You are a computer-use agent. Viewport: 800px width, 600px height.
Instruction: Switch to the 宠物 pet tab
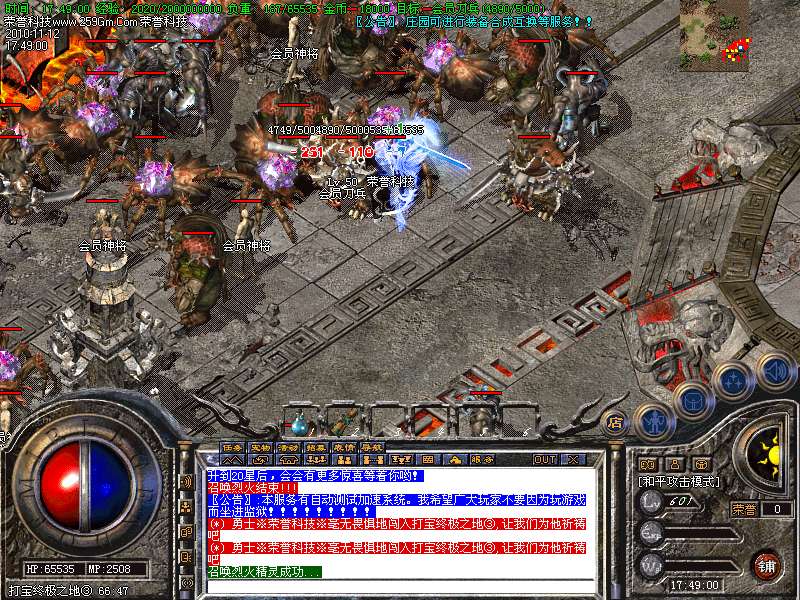[x=260, y=446]
